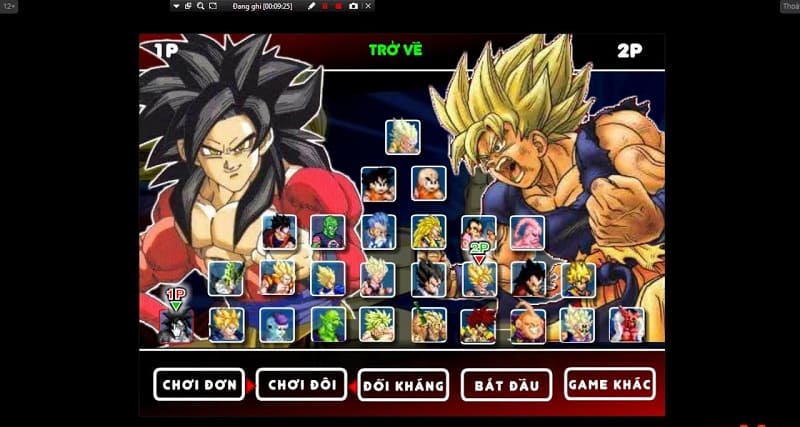This screenshot has width=800, height=427.
Task: Close the recording toolbar
Action: coord(368,6)
